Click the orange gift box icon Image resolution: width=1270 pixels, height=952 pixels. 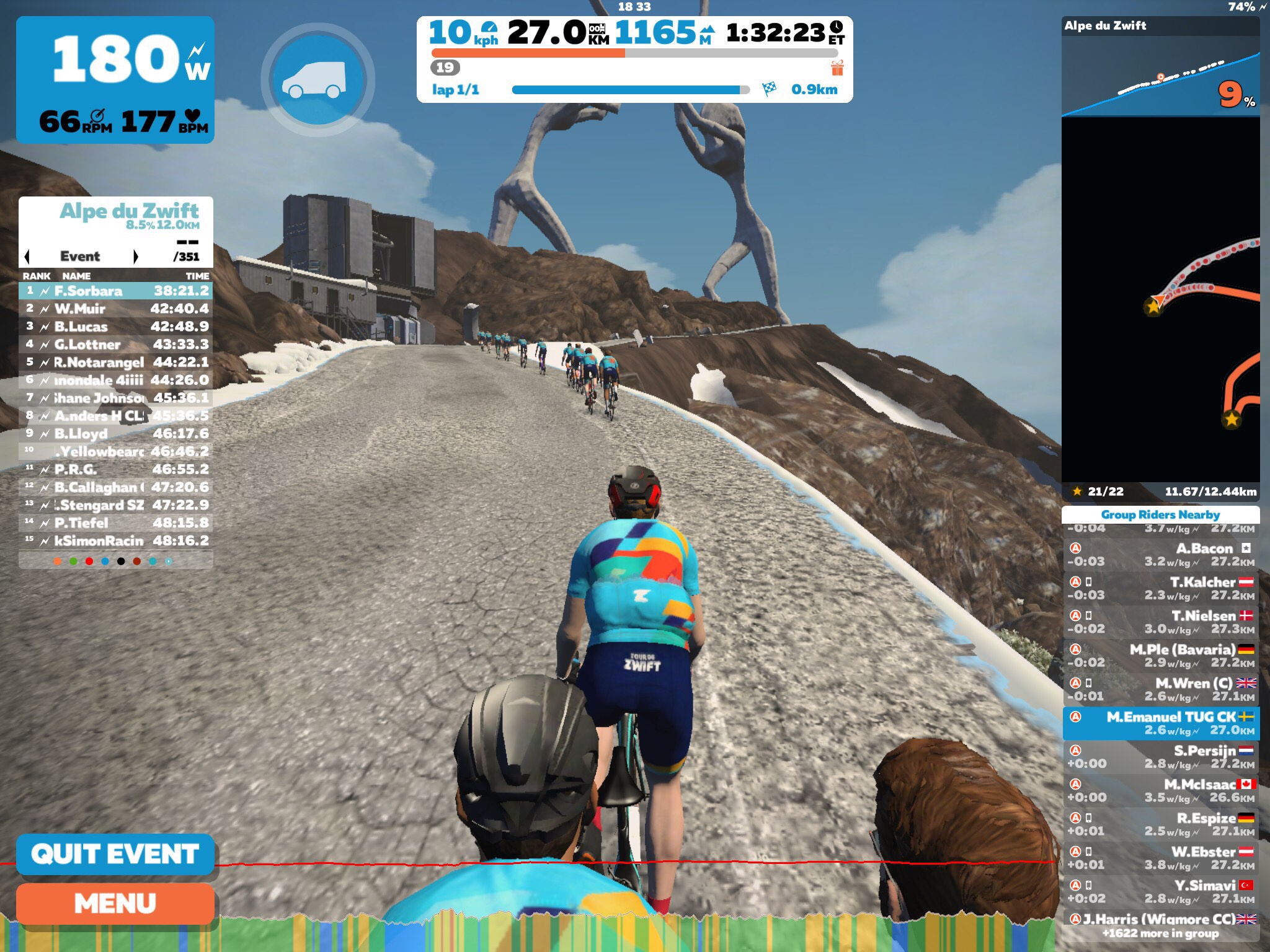(x=837, y=68)
